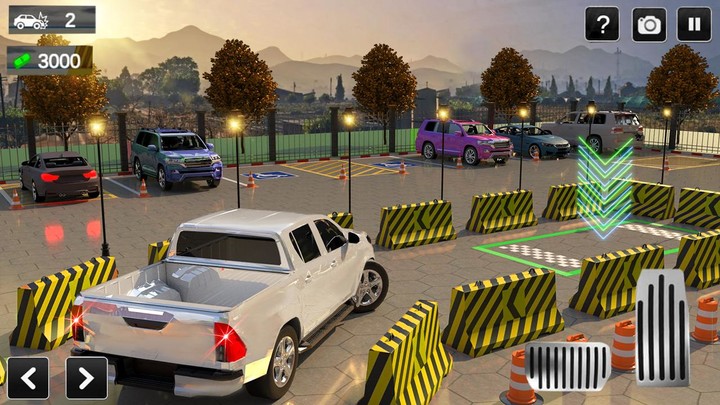Steer left with the left arrow
The width and height of the screenshot is (720, 405).
click(28, 377)
